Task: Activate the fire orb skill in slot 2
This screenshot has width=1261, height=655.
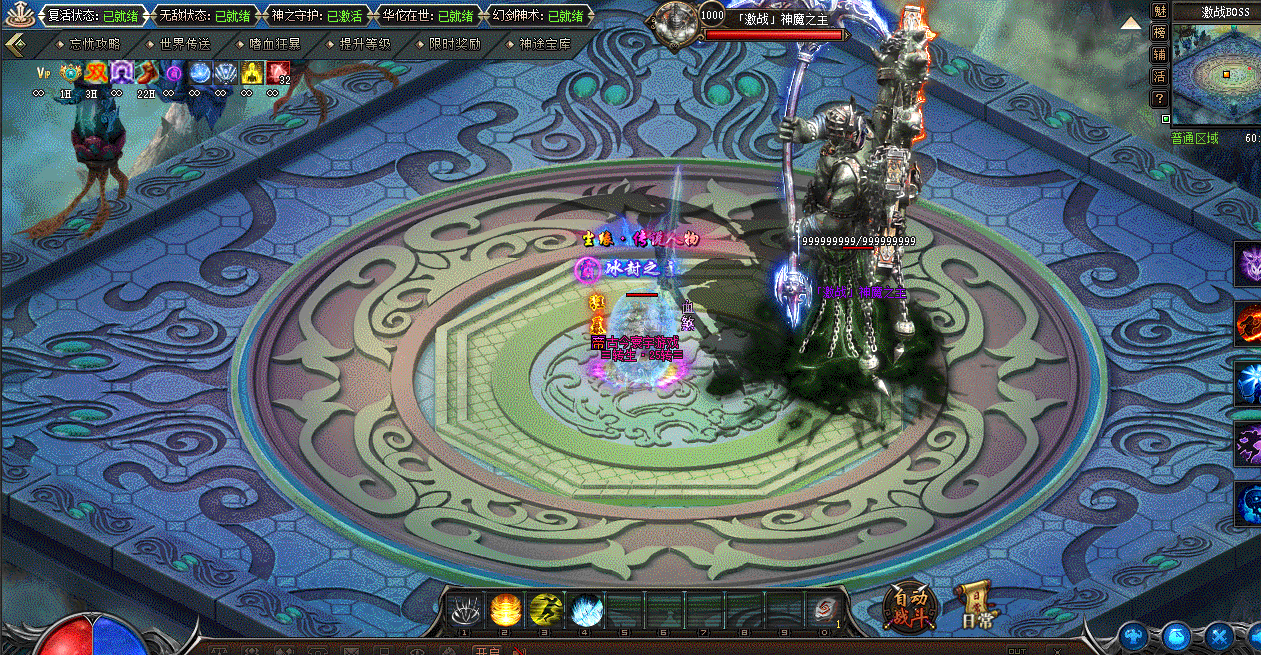Action: tap(504, 609)
